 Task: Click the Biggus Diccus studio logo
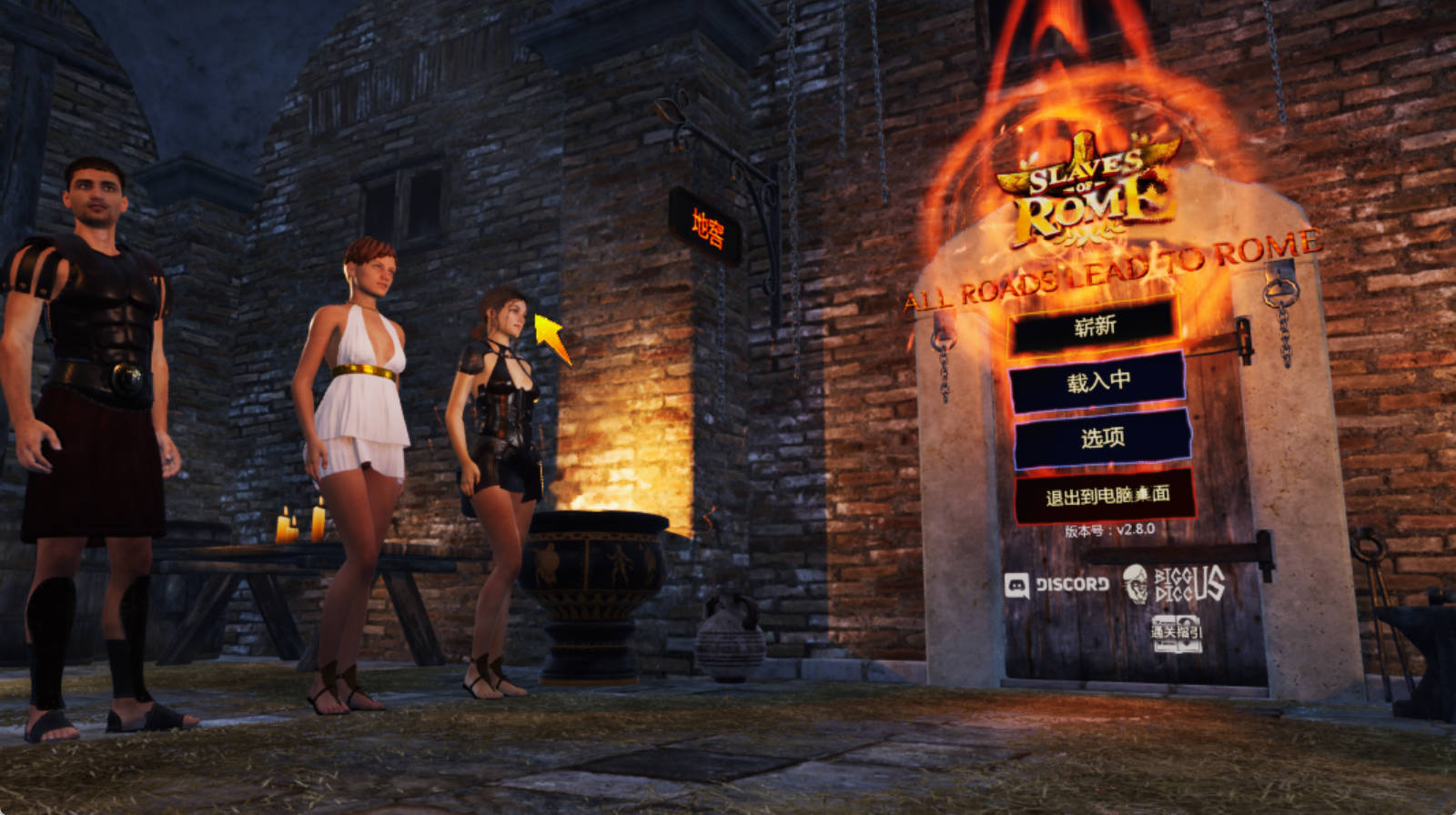tap(1174, 585)
